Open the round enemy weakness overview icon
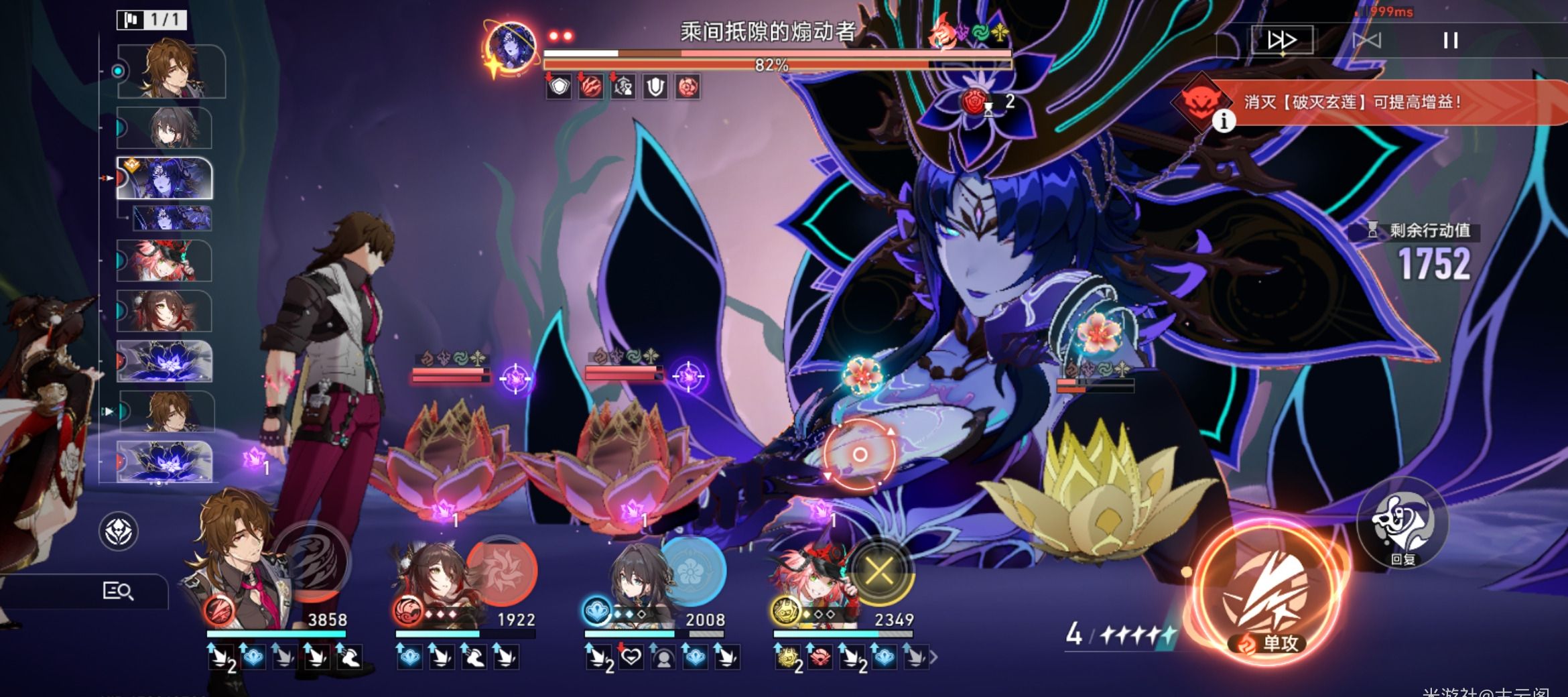Screen dimensions: 1568x697 [x=119, y=531]
